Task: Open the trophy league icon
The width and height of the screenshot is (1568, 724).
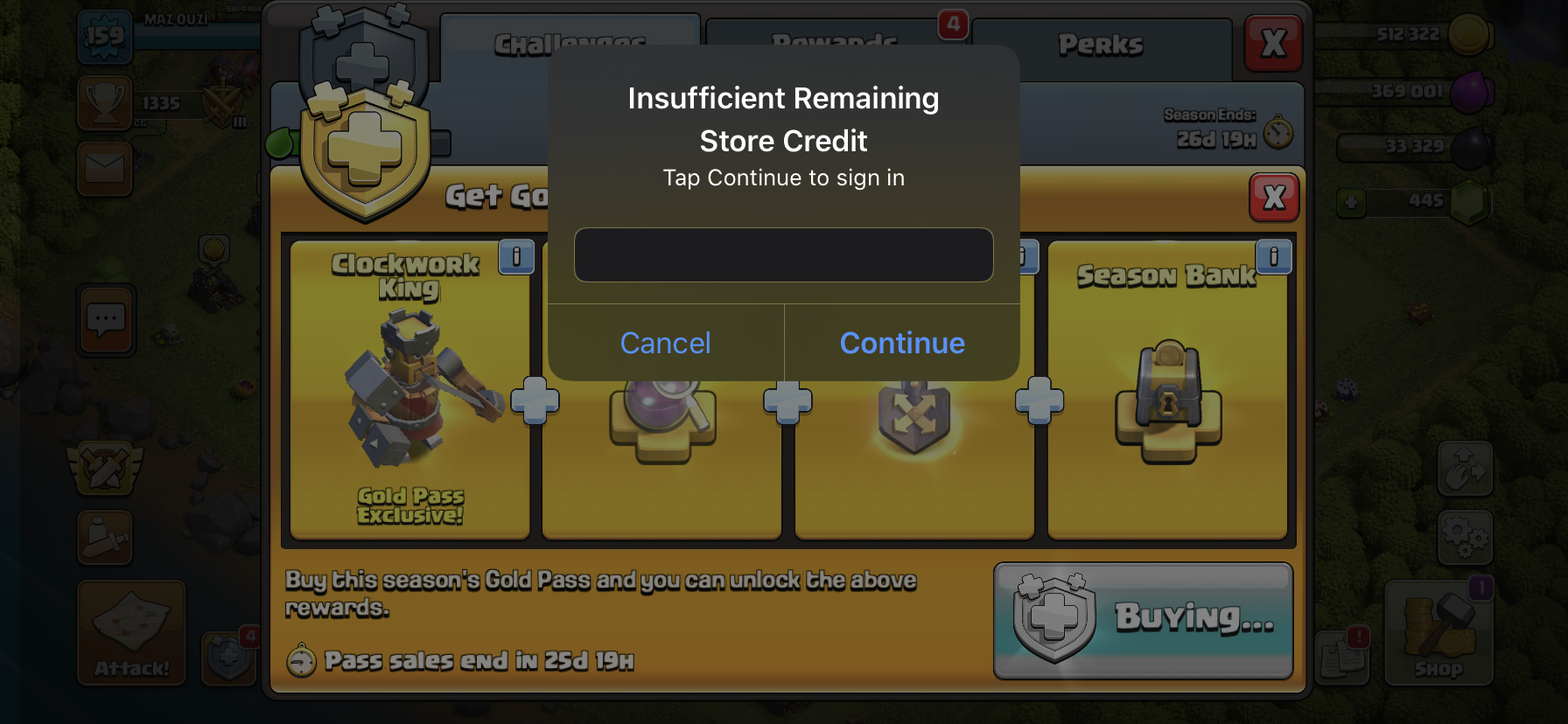Action: 105,102
